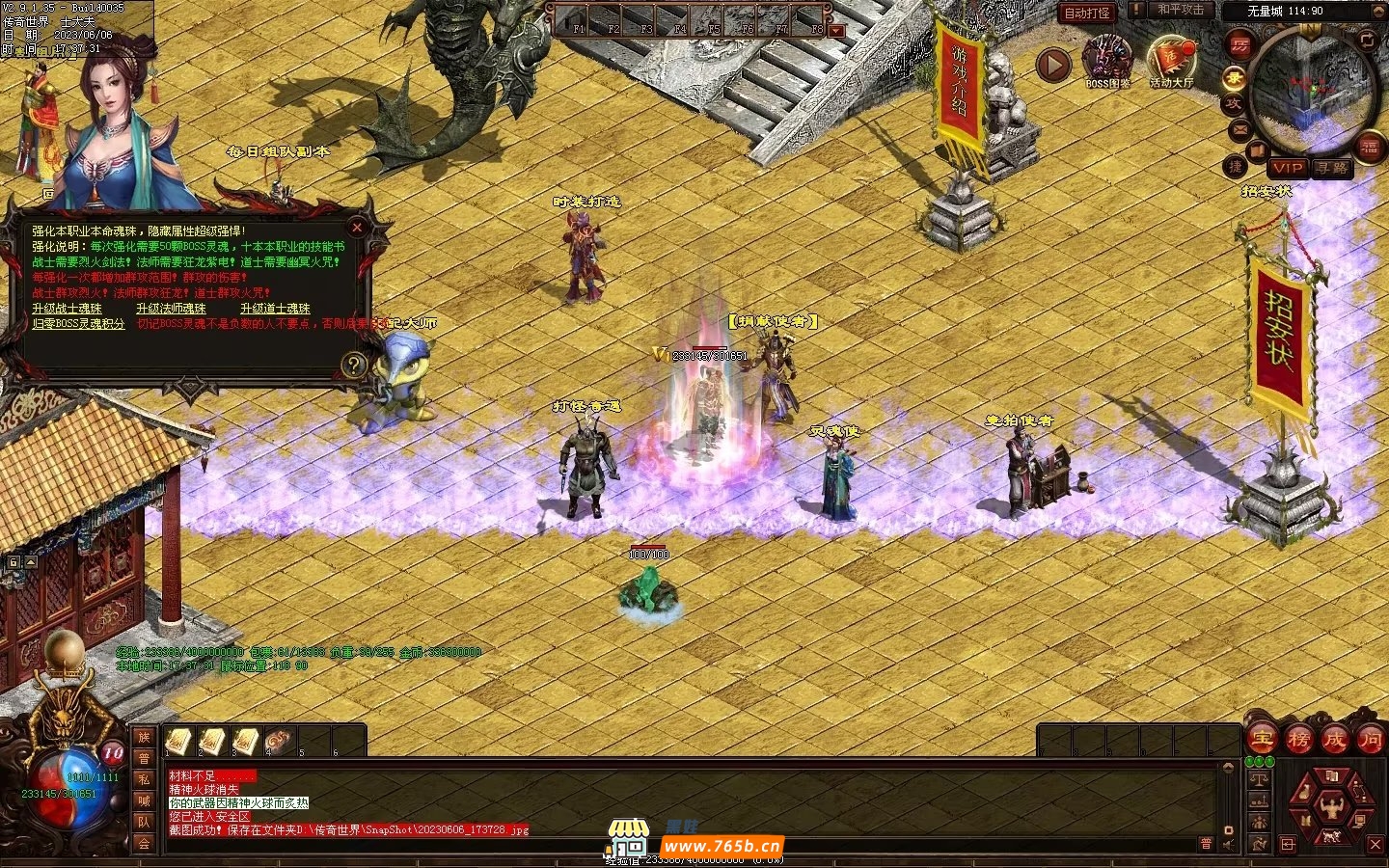Select 升级法师魂珠 upgrade option

(171, 309)
